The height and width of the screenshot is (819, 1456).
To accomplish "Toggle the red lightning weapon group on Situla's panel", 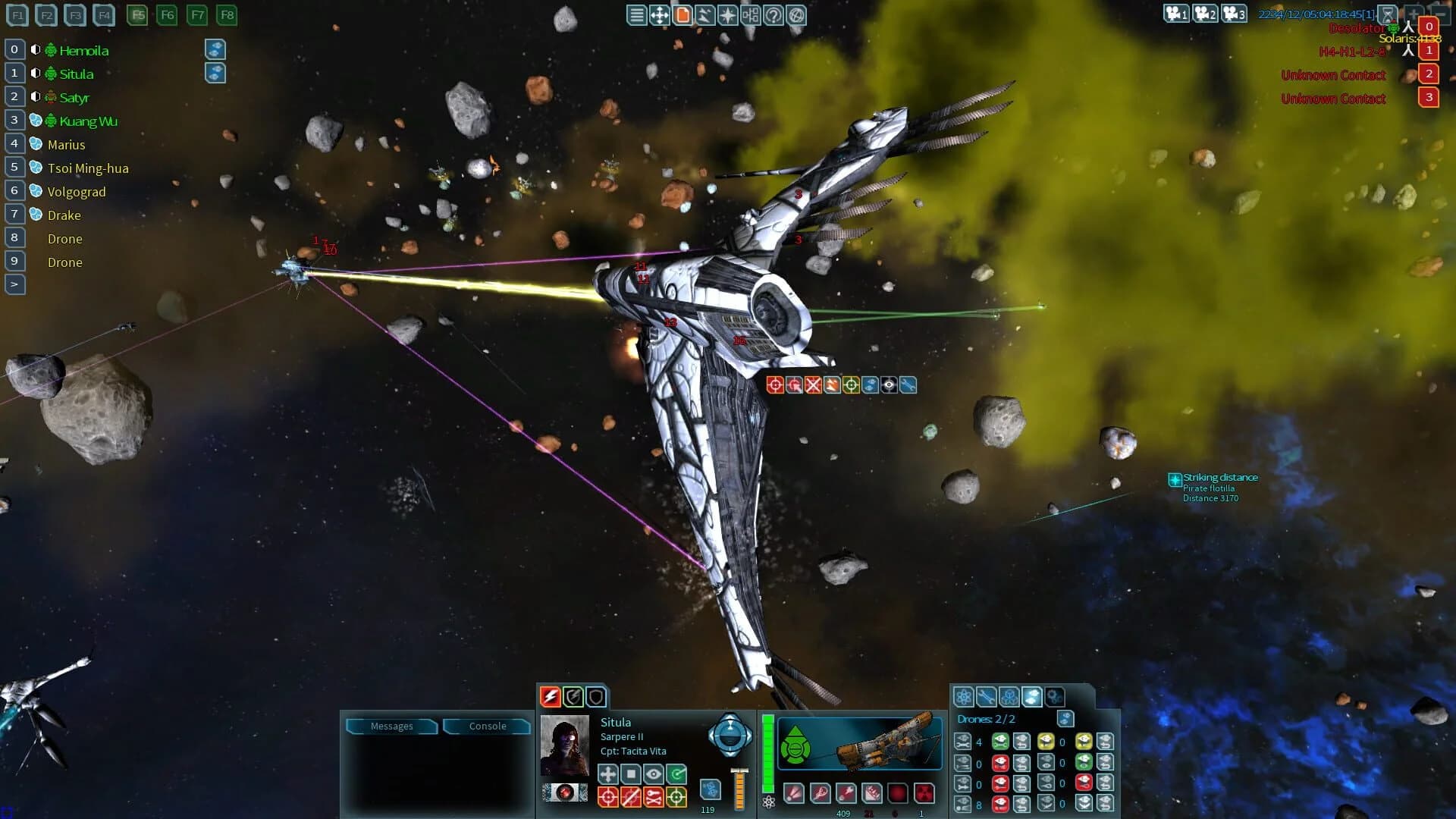I will pos(549,696).
